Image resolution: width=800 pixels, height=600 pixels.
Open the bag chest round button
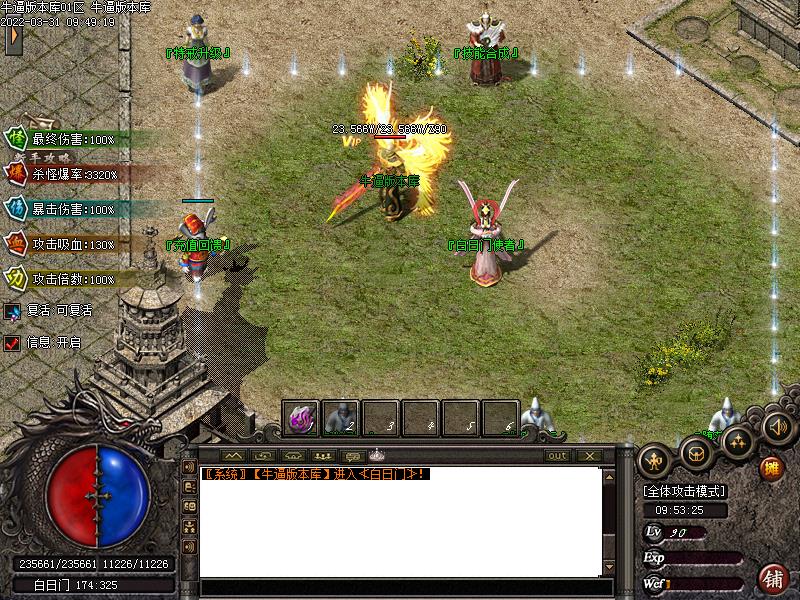point(696,453)
